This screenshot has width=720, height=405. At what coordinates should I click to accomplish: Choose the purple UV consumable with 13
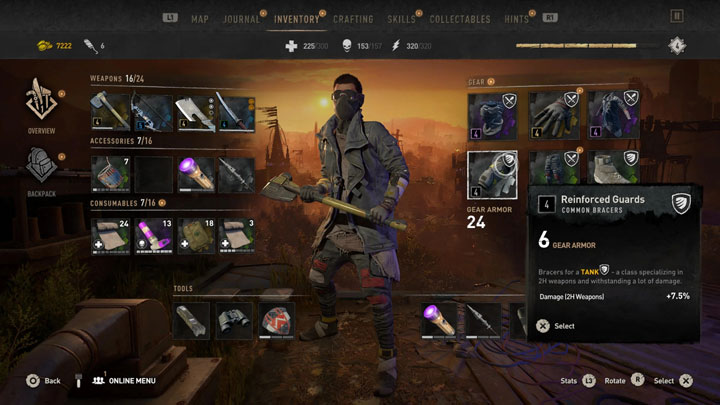pyautogui.click(x=152, y=235)
